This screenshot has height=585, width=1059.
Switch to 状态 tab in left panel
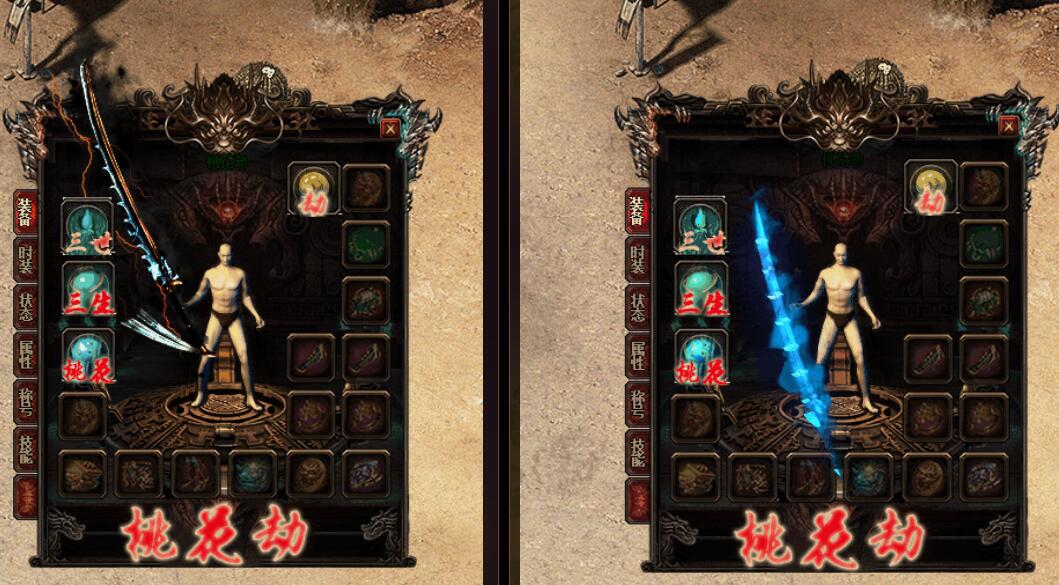(x=25, y=306)
